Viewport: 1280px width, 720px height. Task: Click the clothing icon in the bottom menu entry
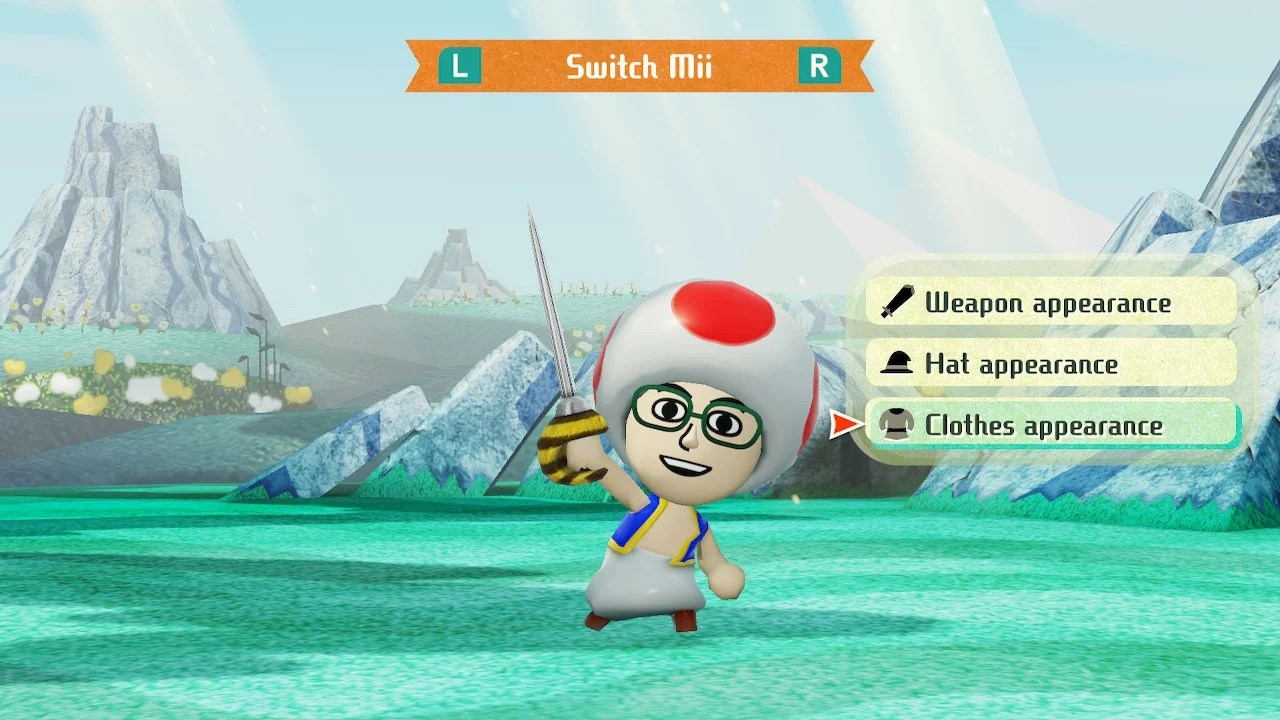pyautogui.click(x=897, y=424)
